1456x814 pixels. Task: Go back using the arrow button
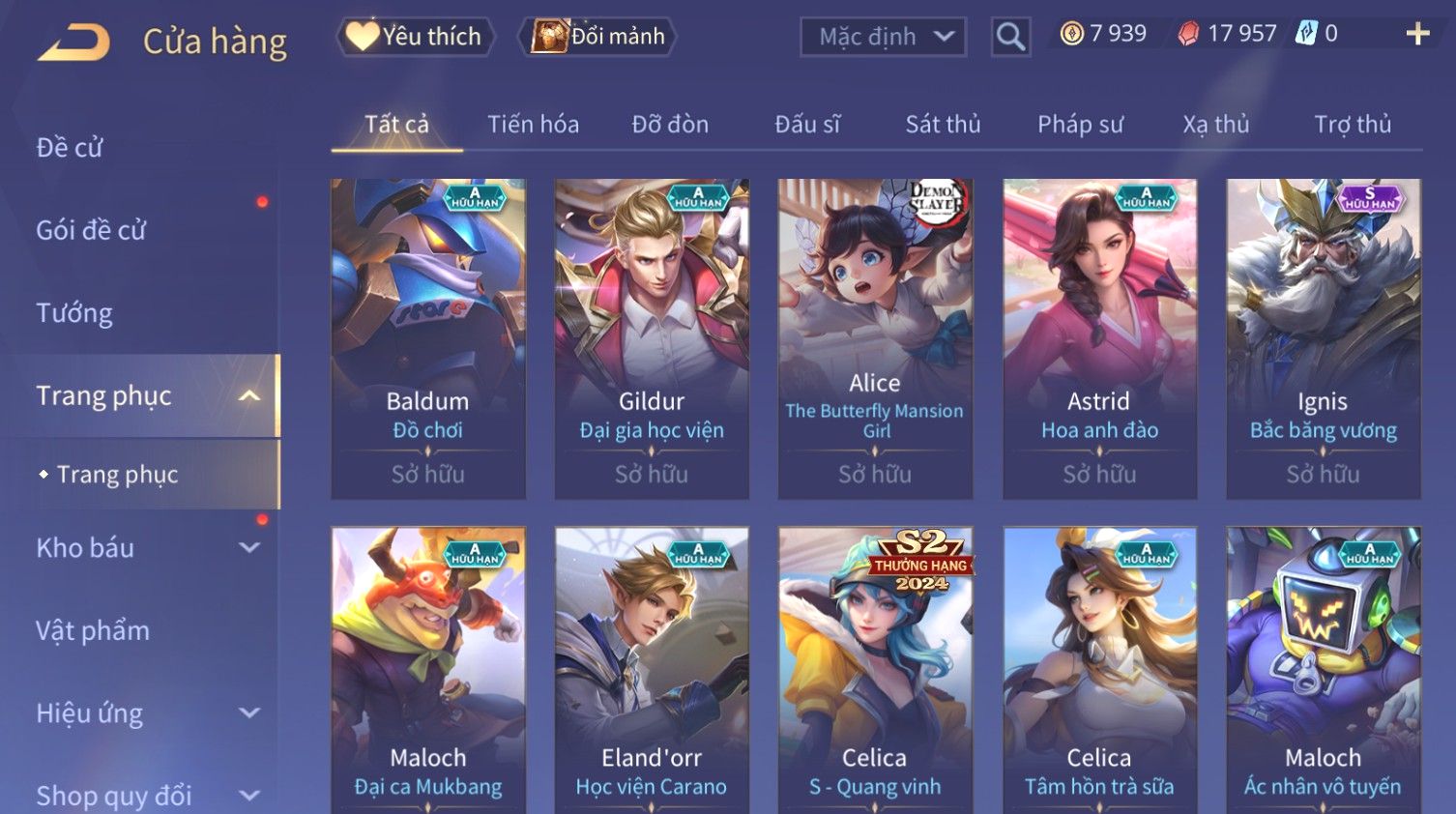pyautogui.click(x=74, y=43)
